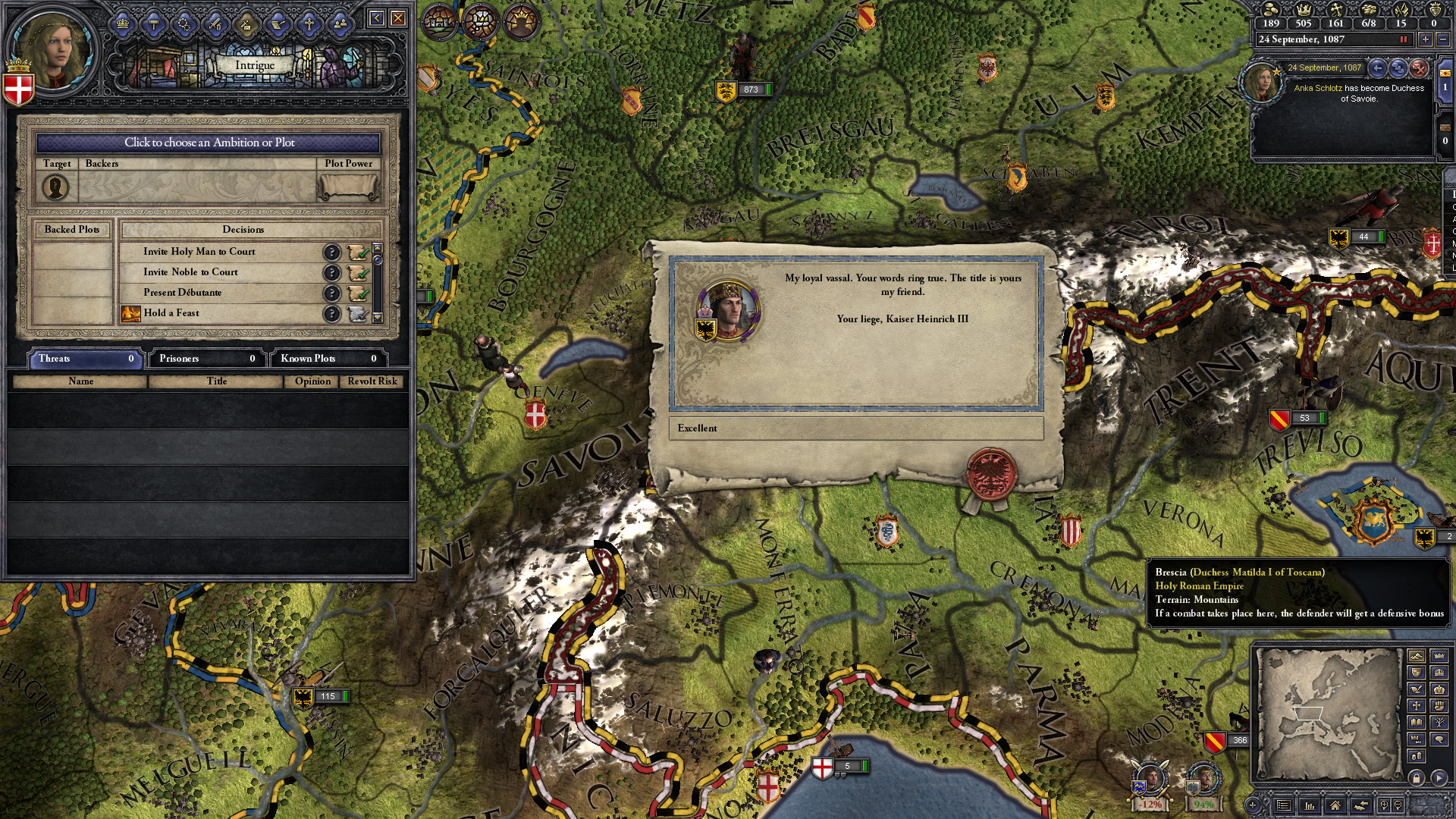Increase game speed with the plus button
Image resolution: width=1456 pixels, height=819 pixels.
point(1426,39)
